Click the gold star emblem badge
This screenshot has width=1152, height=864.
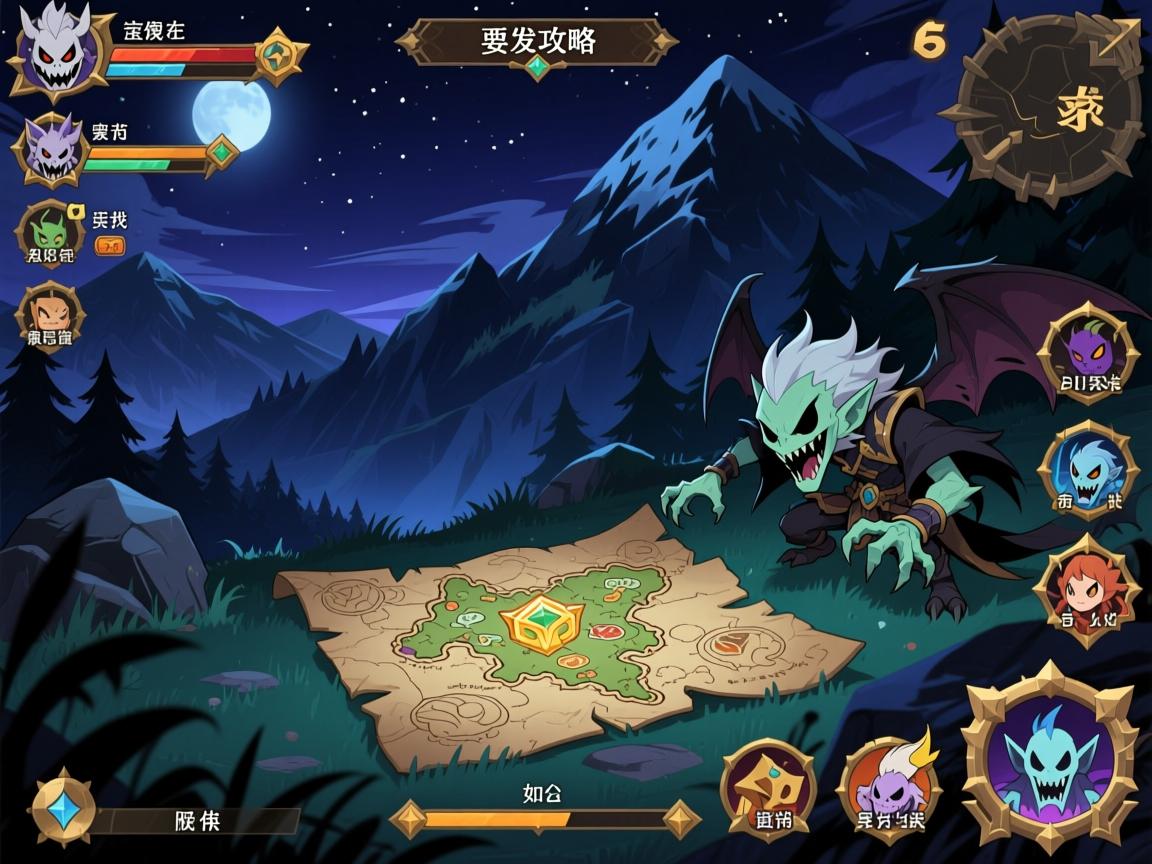280,56
